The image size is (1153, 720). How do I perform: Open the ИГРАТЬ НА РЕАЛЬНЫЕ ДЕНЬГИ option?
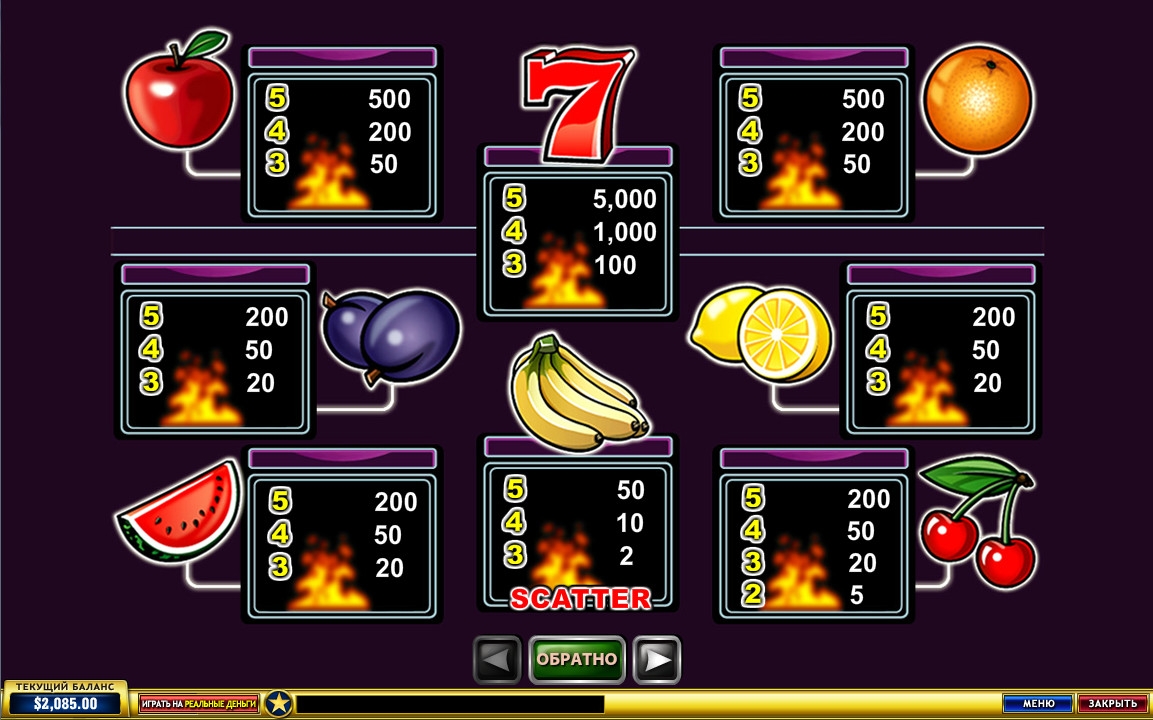198,704
